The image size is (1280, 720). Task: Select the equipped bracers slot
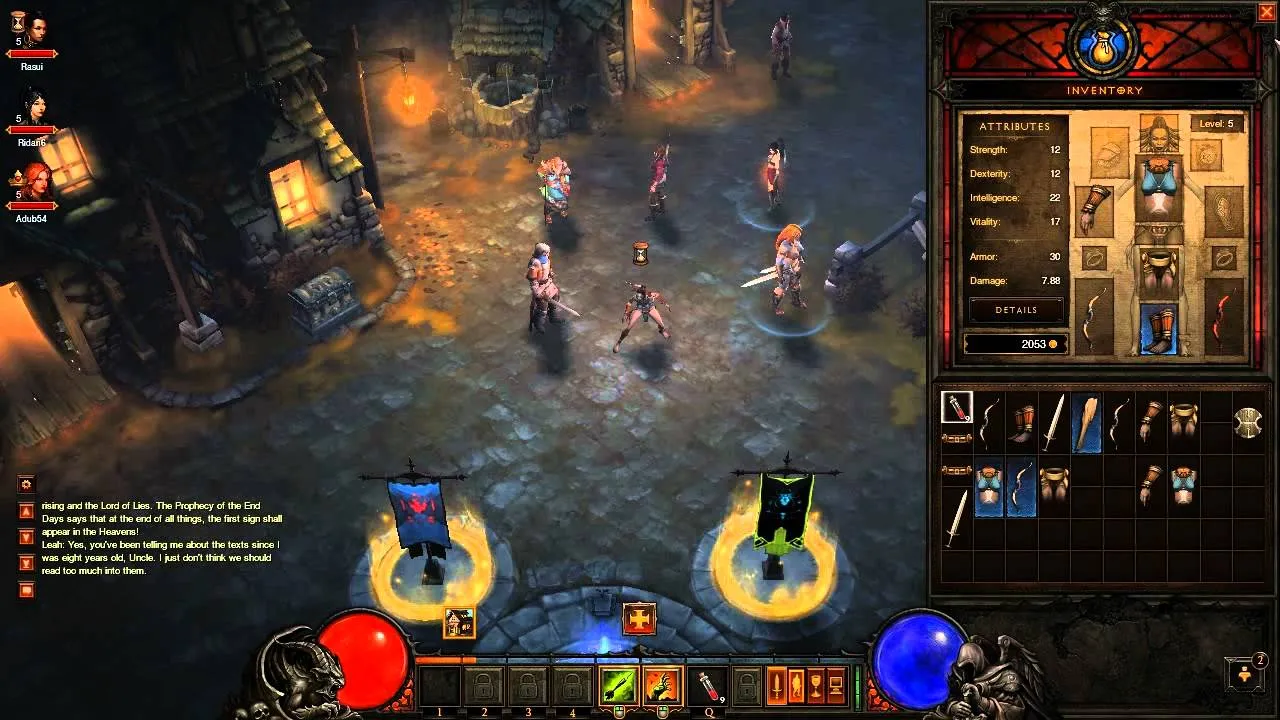point(1094,204)
